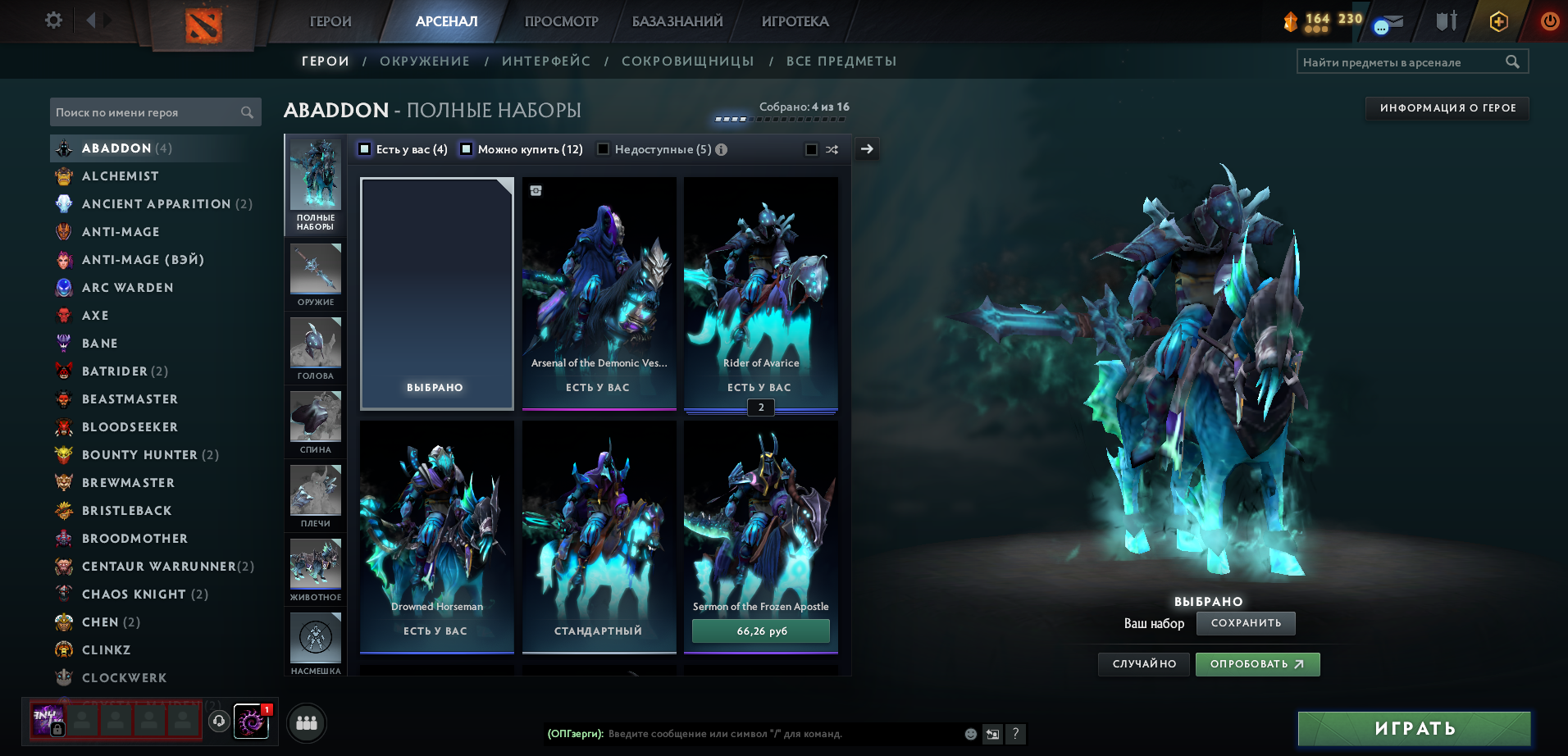Open settings with the gear icon
The height and width of the screenshot is (756, 1568).
(52, 20)
